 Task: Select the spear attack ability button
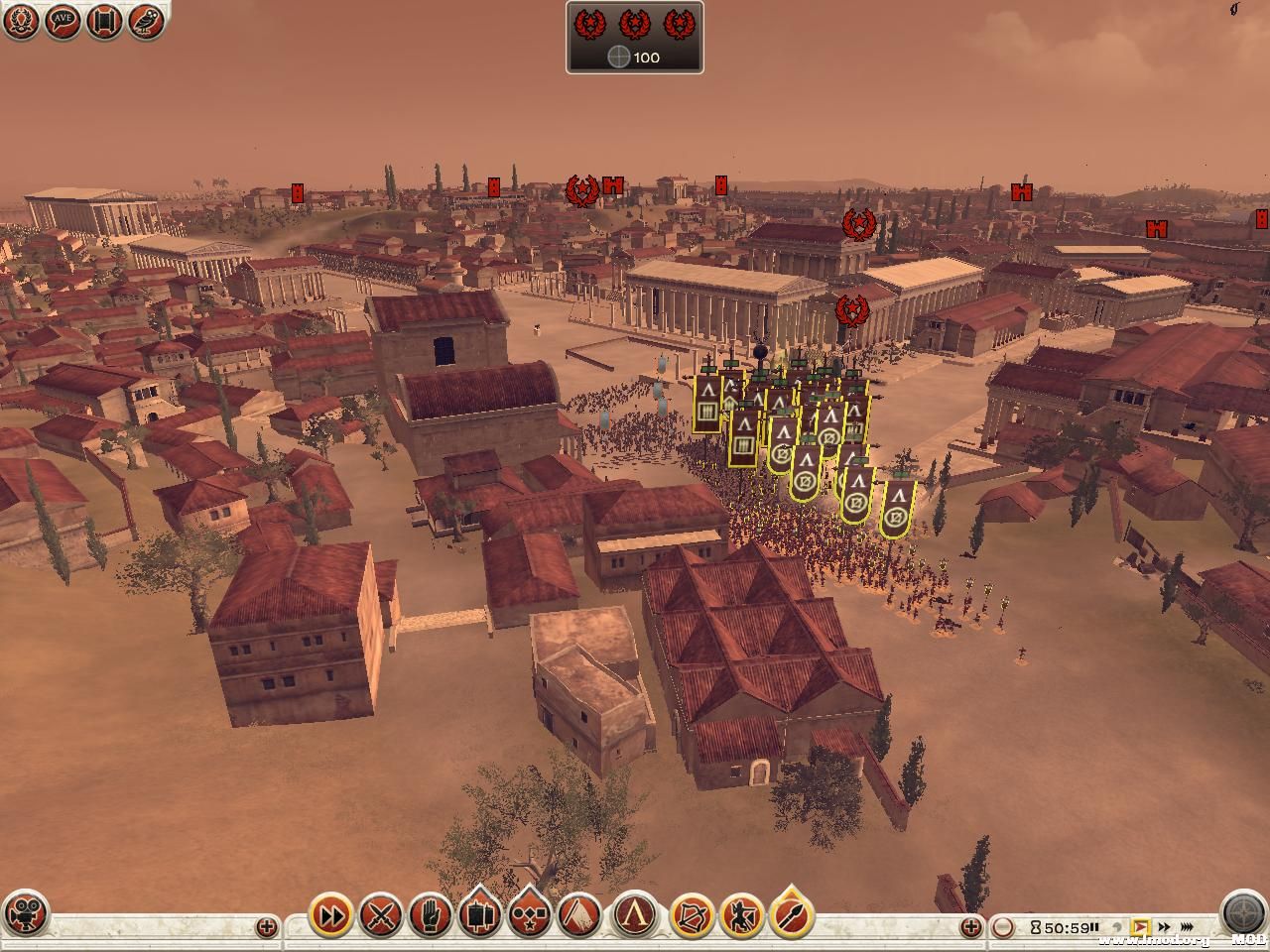point(791,916)
